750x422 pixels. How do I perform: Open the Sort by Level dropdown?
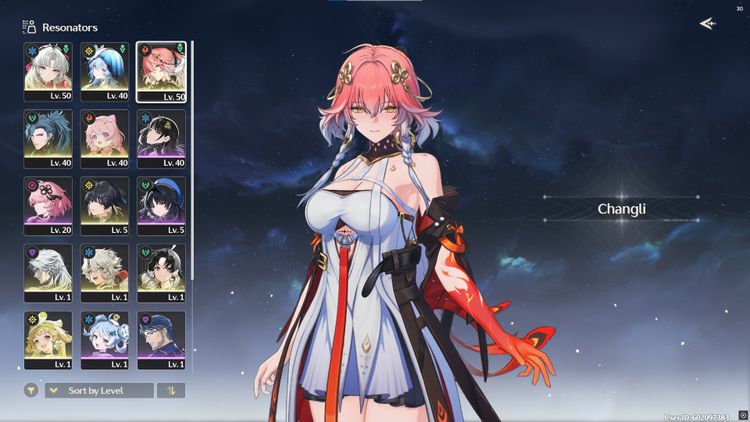[x=99, y=390]
